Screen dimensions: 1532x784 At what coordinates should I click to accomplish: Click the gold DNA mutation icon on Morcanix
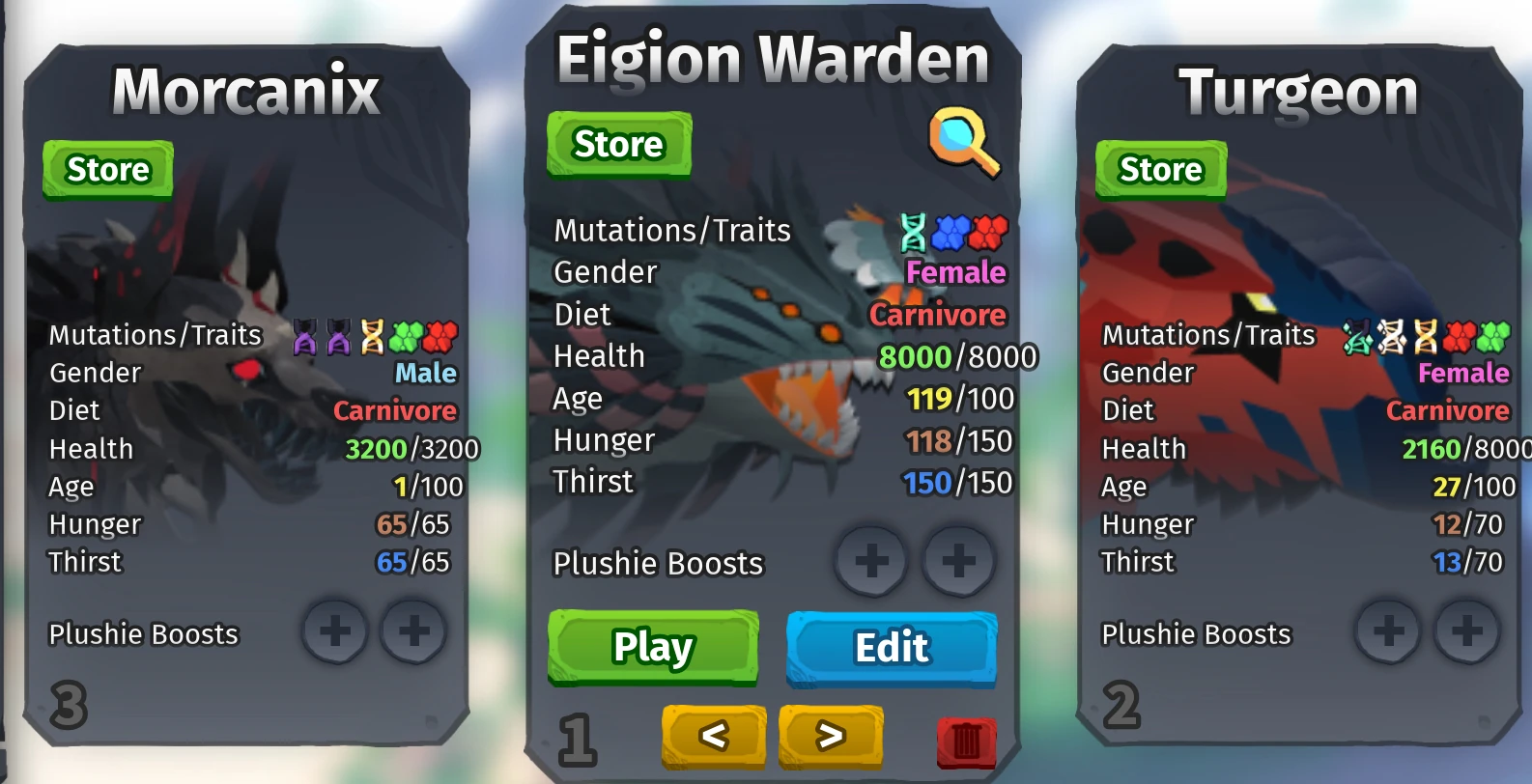click(x=373, y=335)
